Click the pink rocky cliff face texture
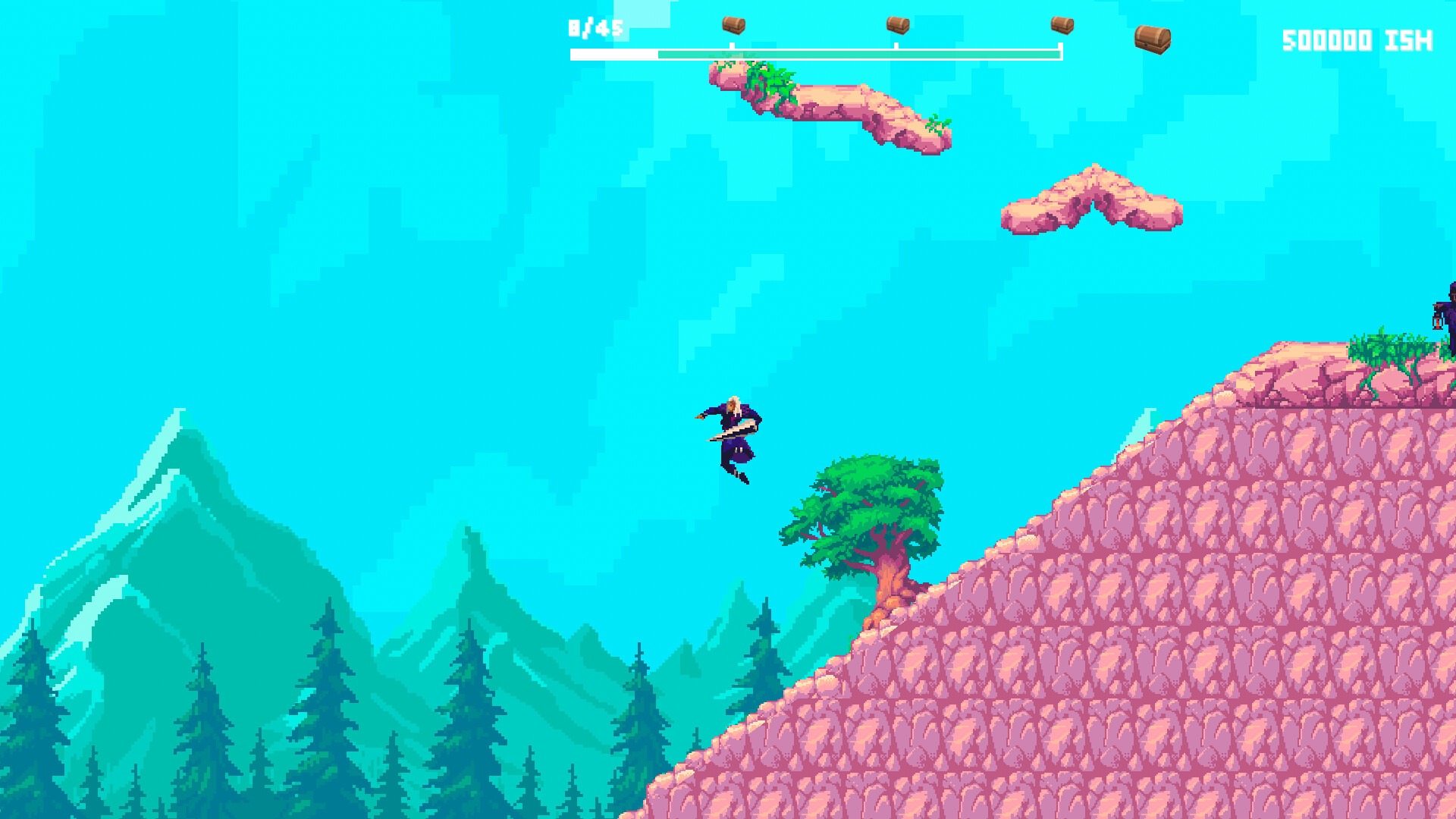The width and height of the screenshot is (1456, 819). pyautogui.click(x=1137, y=645)
